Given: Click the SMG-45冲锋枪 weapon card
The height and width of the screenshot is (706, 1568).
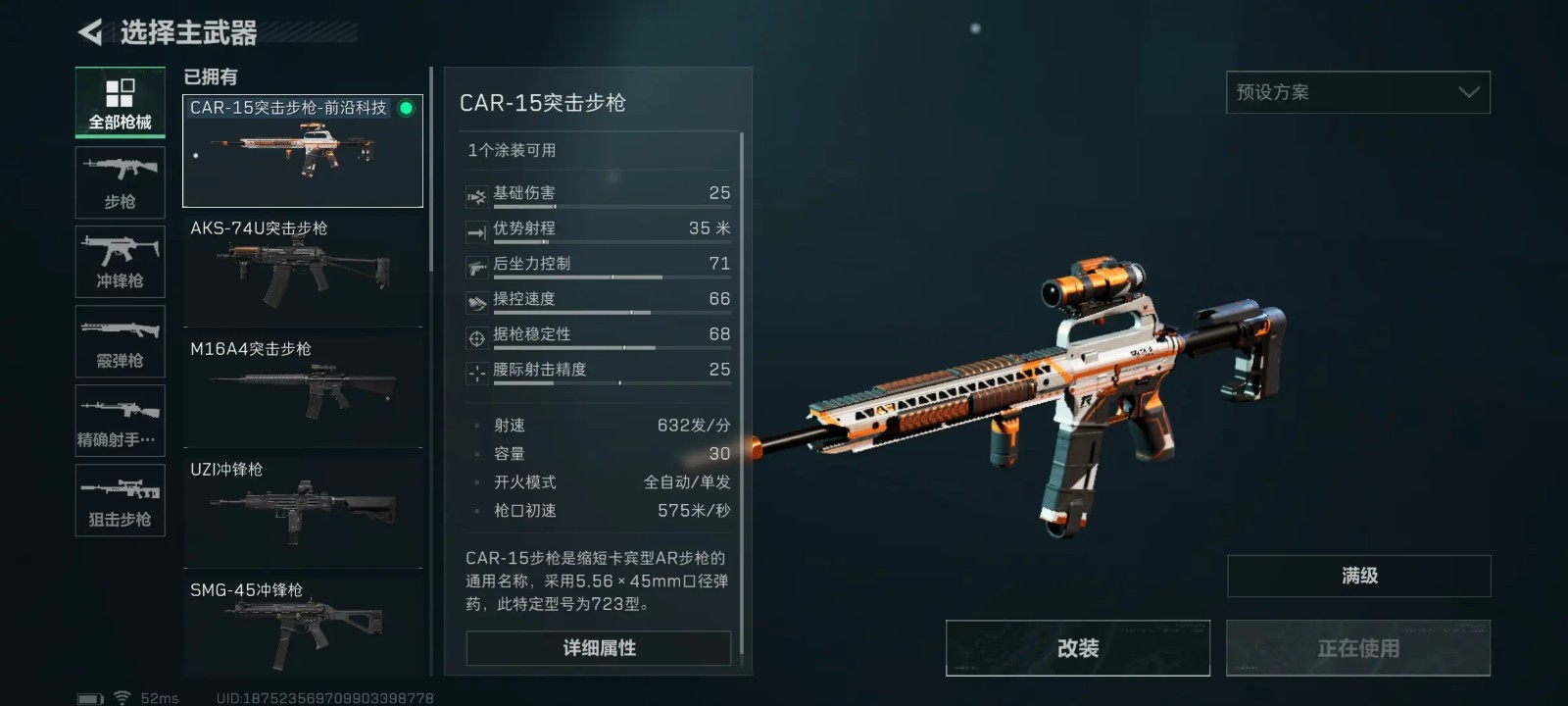Looking at the screenshot, I should click(302, 628).
